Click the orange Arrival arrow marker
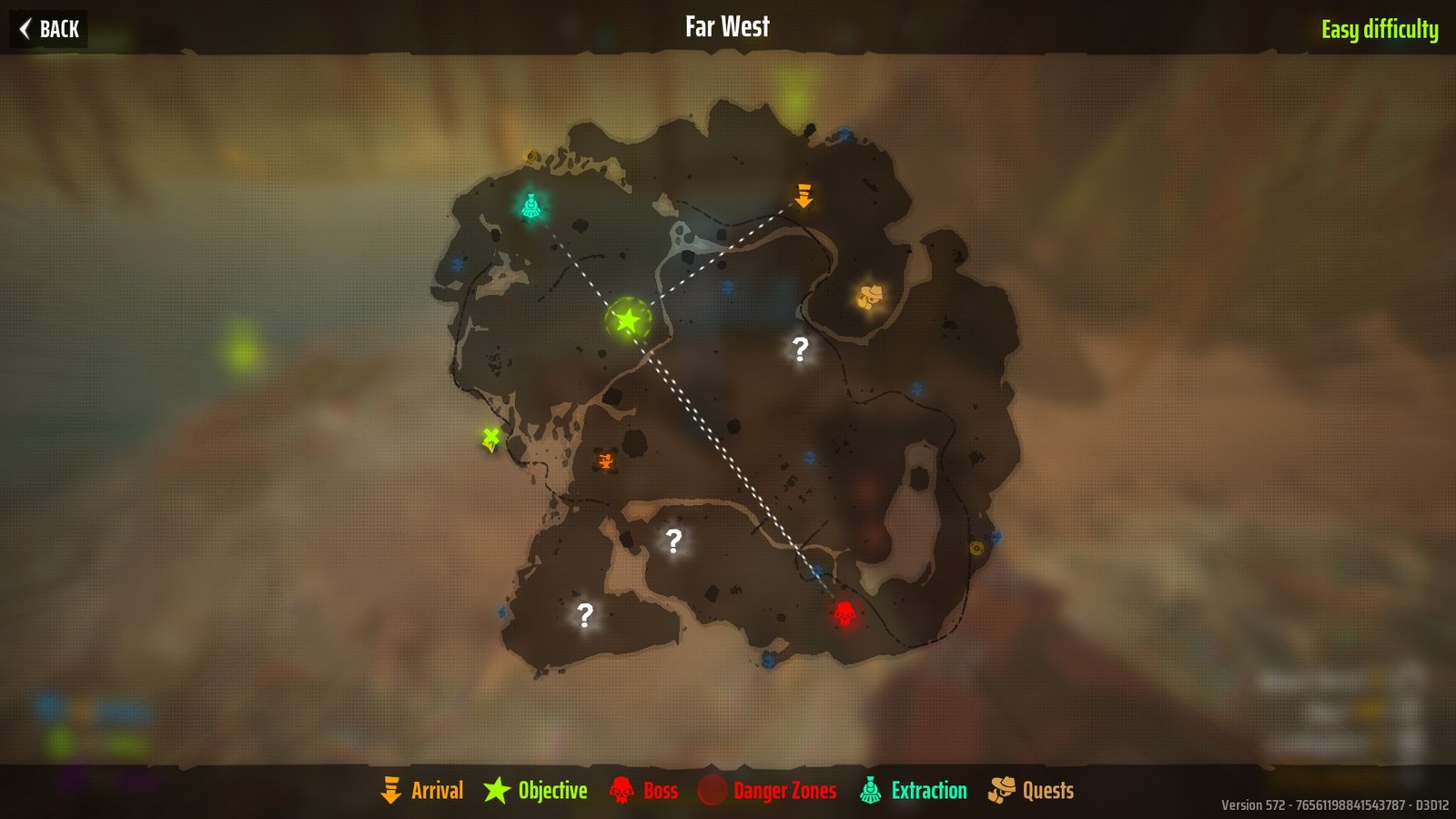The width and height of the screenshot is (1456, 819). tap(804, 196)
